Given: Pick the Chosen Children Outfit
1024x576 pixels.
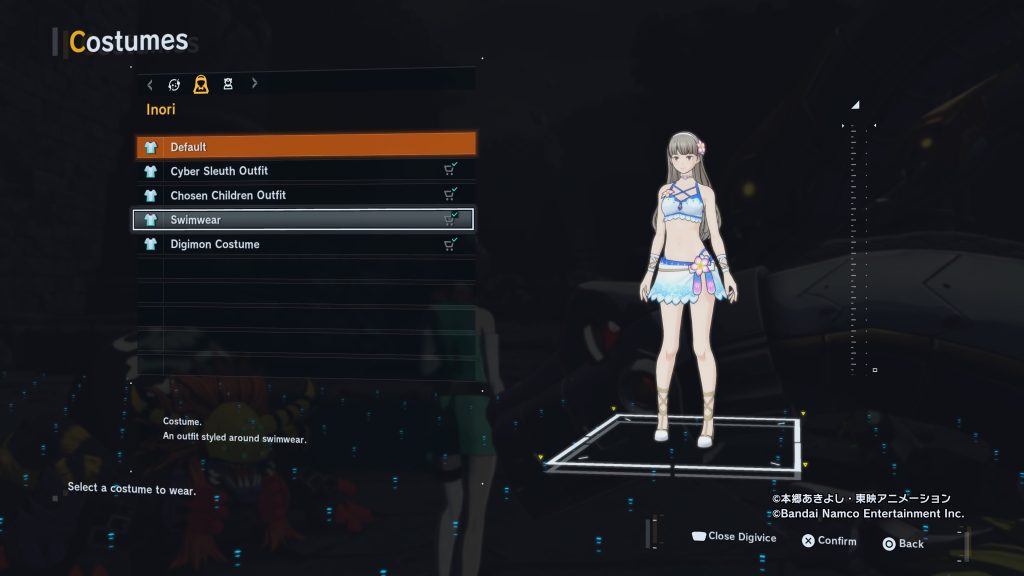Looking at the screenshot, I should (x=305, y=195).
